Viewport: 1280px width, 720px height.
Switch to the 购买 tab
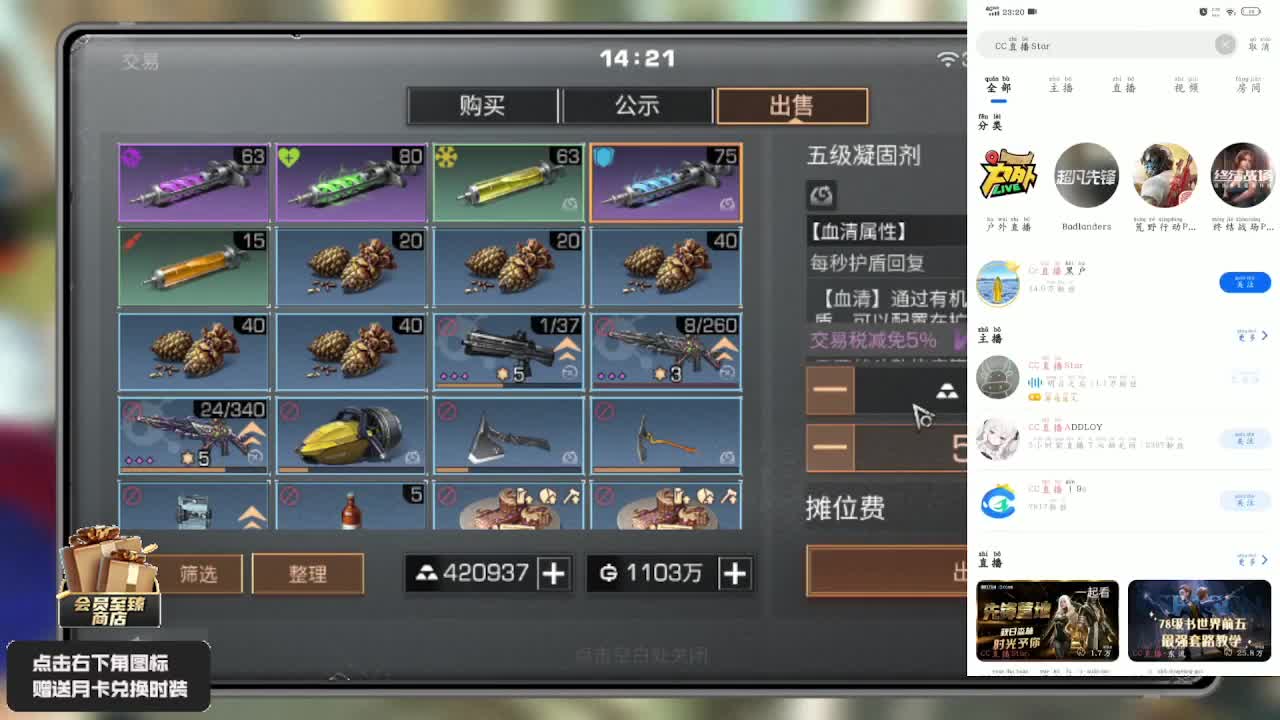coord(484,106)
